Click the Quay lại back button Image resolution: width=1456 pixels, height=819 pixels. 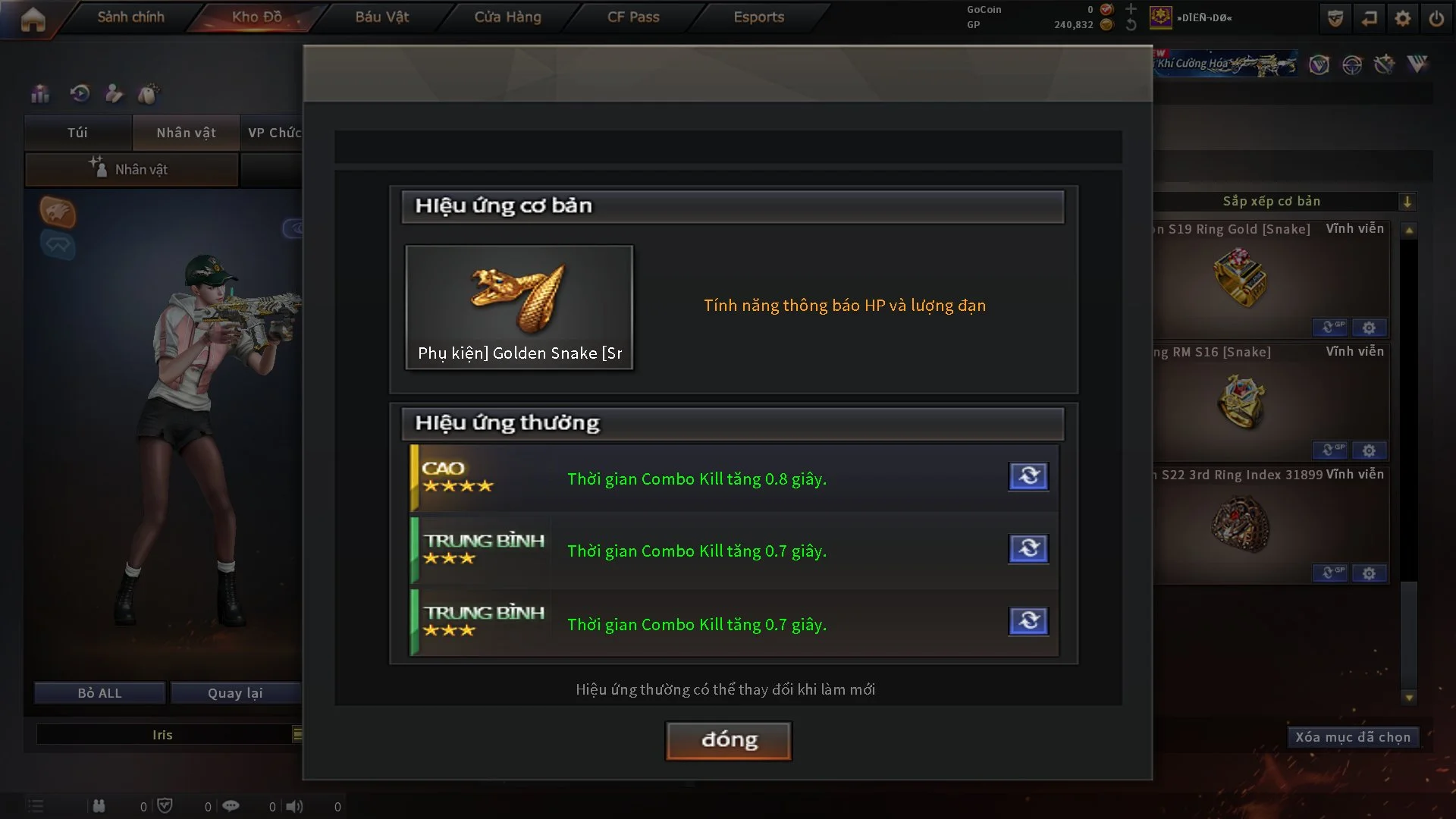(x=235, y=693)
